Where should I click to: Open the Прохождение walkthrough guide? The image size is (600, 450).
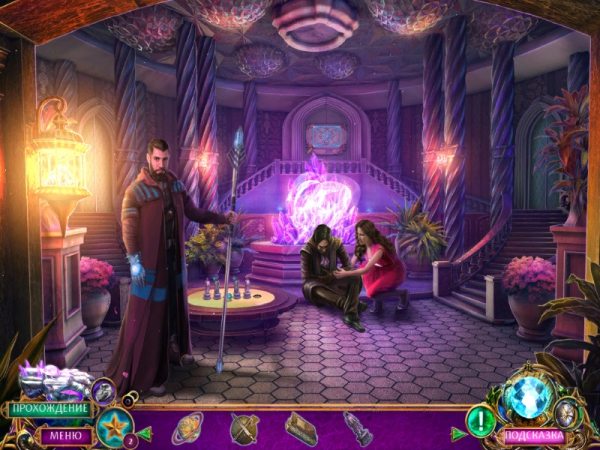pos(47,408)
